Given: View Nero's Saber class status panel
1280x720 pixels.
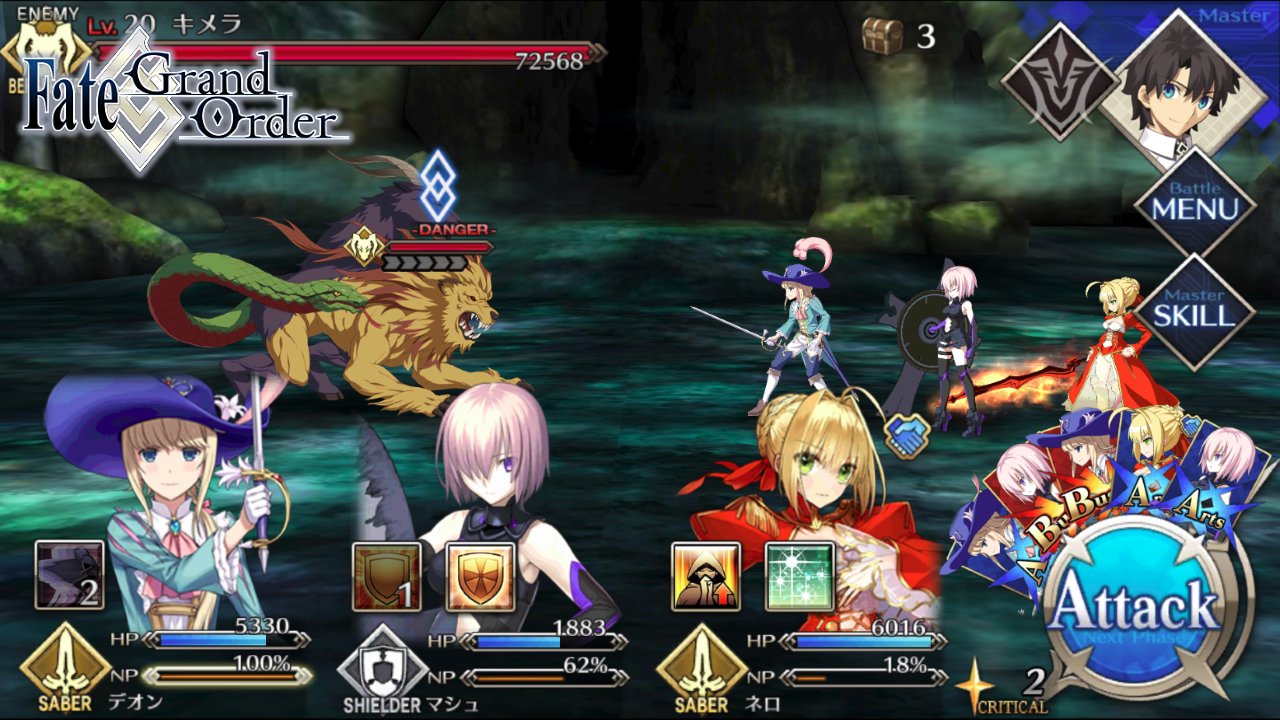Looking at the screenshot, I should 701,667.
